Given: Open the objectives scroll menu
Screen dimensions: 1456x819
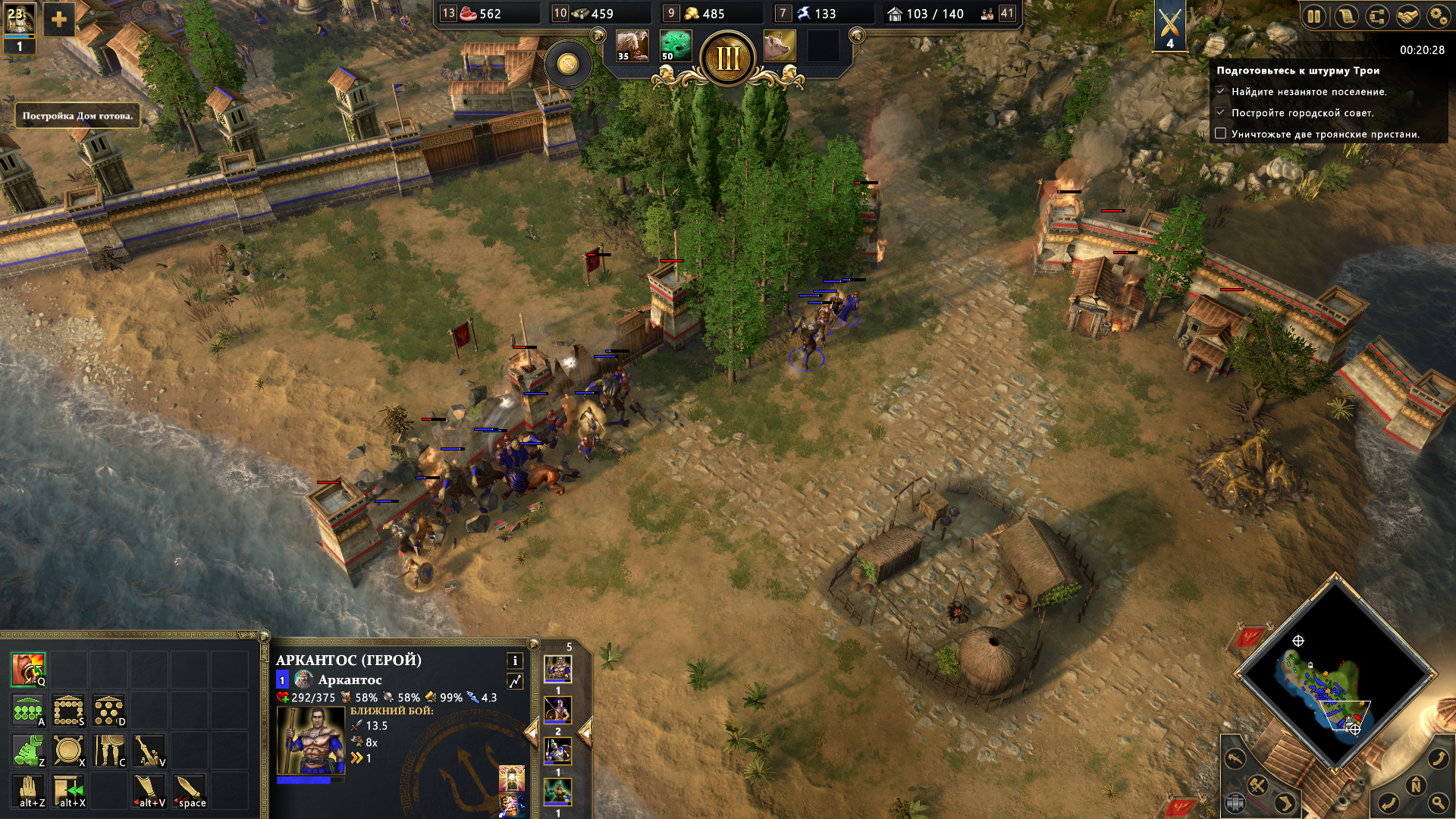Looking at the screenshot, I should (x=1346, y=16).
